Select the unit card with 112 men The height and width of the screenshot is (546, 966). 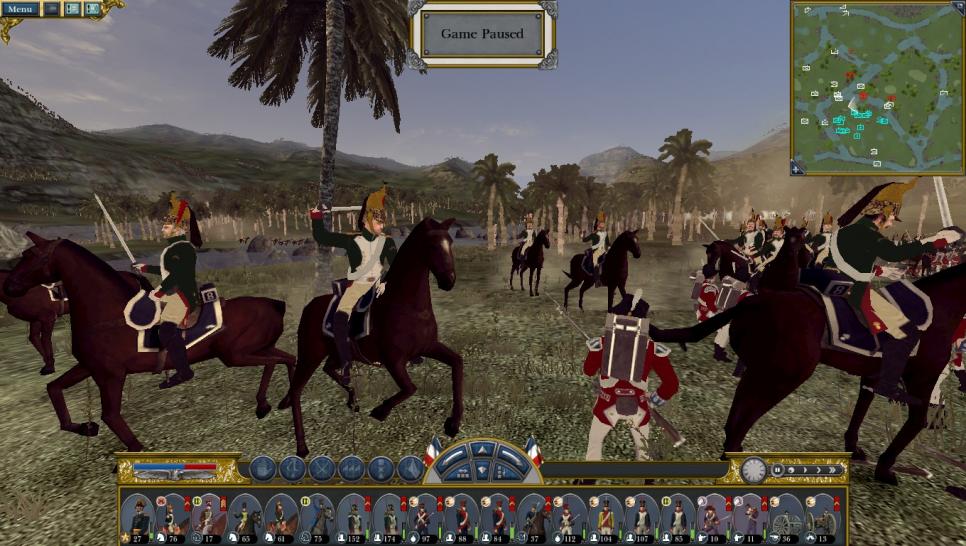pyautogui.click(x=569, y=516)
